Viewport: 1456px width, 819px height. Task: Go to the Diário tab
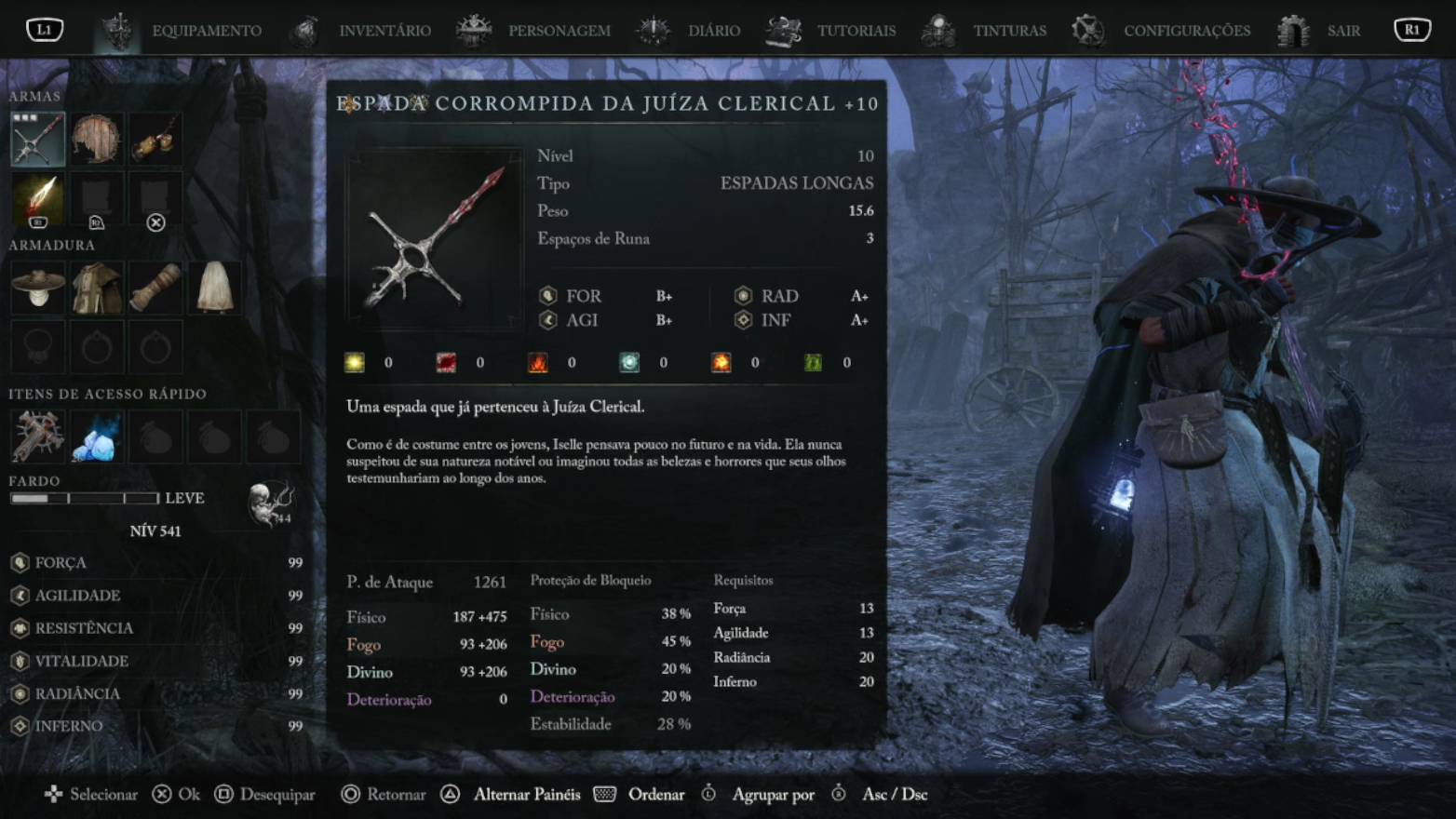(x=713, y=31)
